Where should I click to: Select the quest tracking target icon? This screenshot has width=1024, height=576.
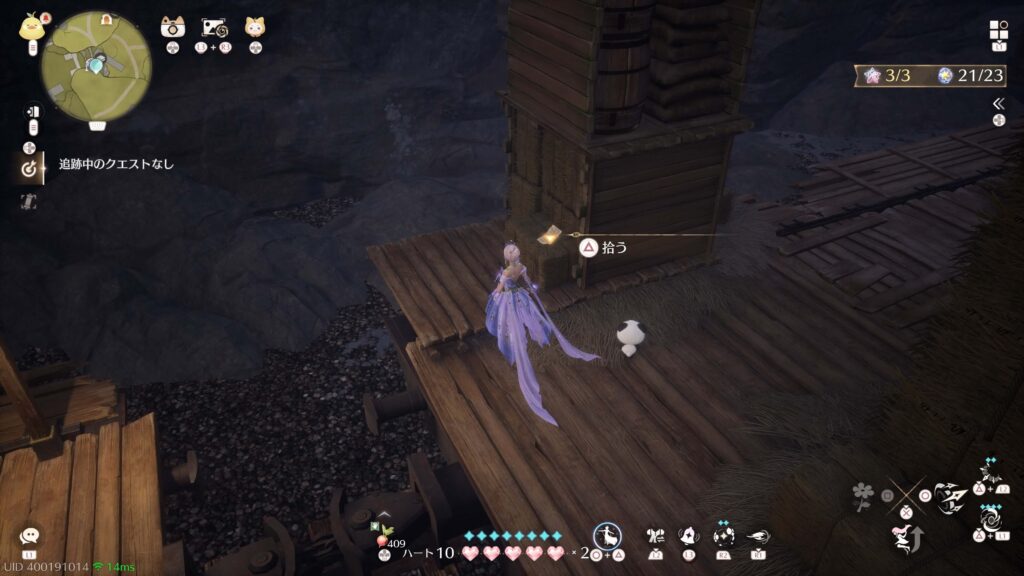coord(30,169)
